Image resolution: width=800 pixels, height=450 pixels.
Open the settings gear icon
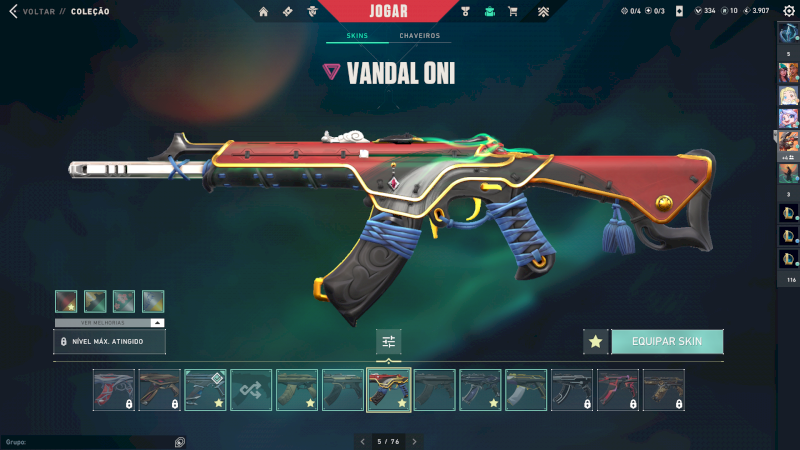(789, 11)
